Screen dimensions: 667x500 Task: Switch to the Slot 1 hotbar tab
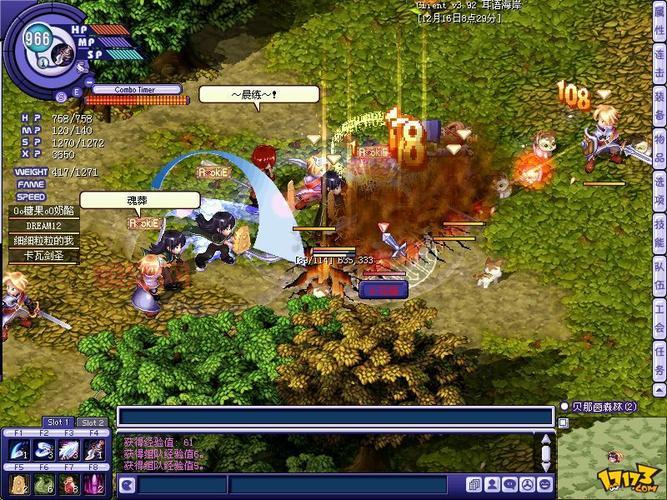point(59,422)
